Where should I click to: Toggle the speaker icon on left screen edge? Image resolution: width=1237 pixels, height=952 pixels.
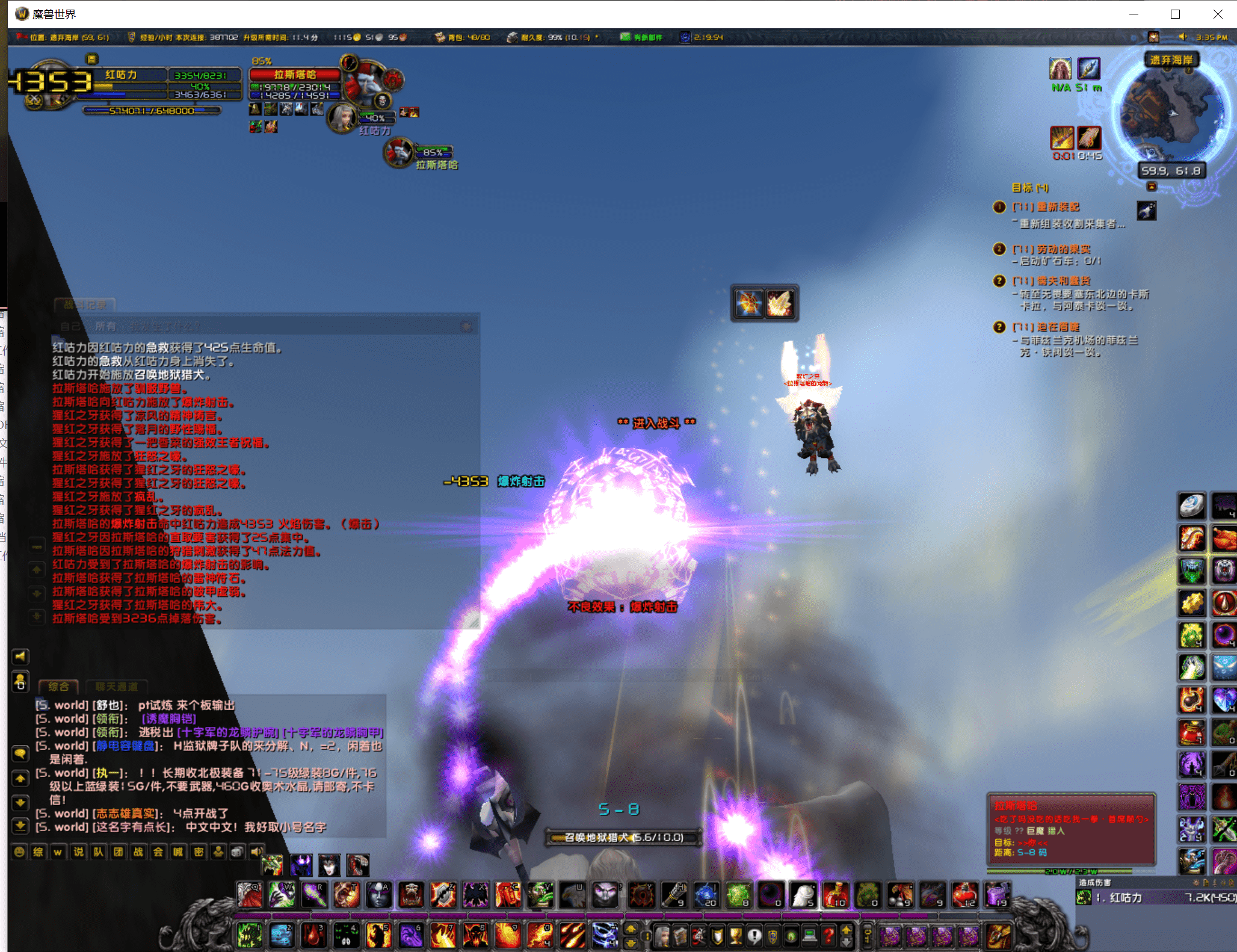pos(21,657)
